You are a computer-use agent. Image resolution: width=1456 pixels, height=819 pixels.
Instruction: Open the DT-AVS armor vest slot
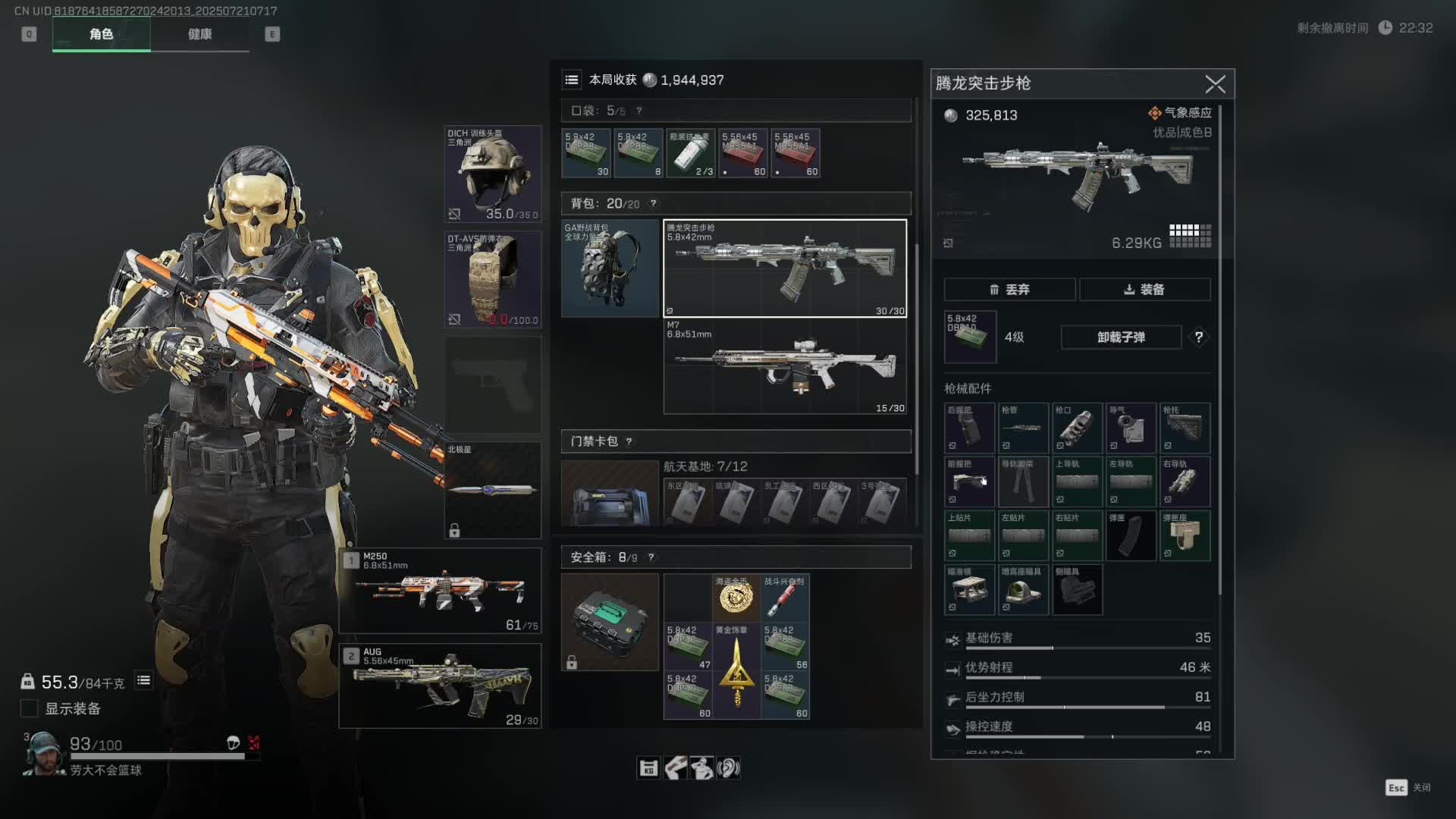[493, 279]
